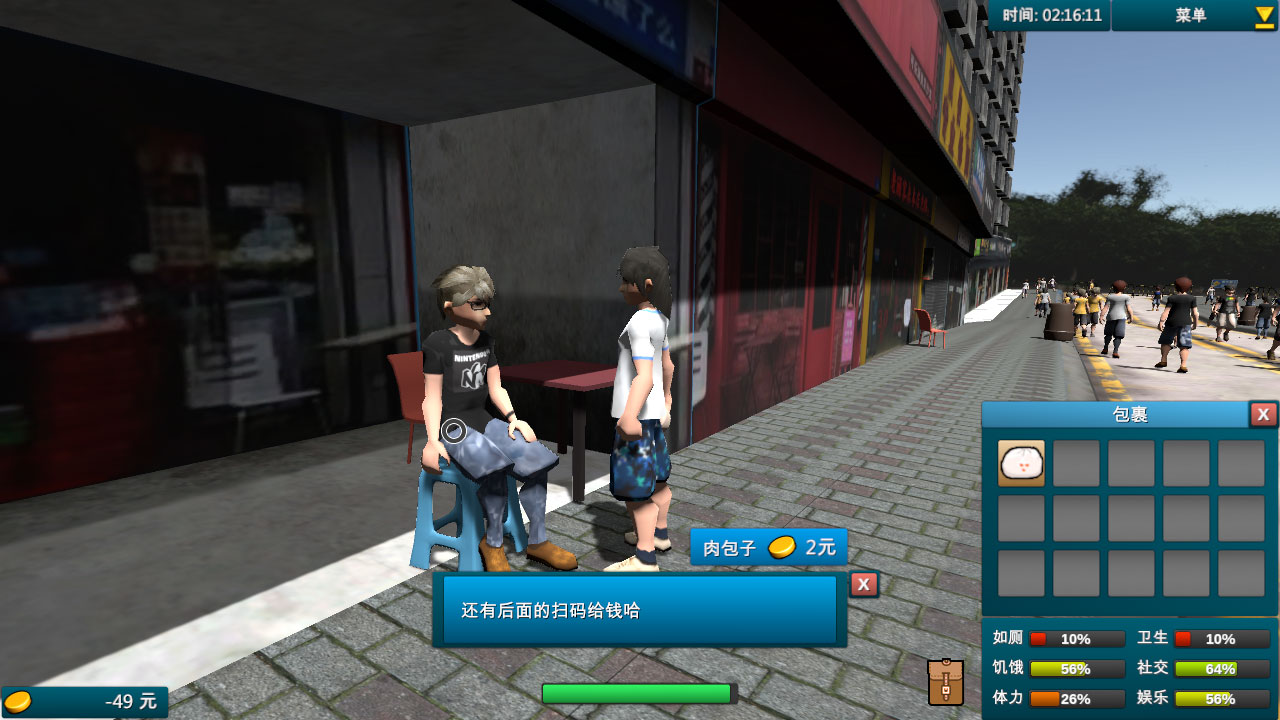Screen dimensions: 1280x720
Task: Close the 包裹 inventory panel
Action: click(x=1263, y=414)
